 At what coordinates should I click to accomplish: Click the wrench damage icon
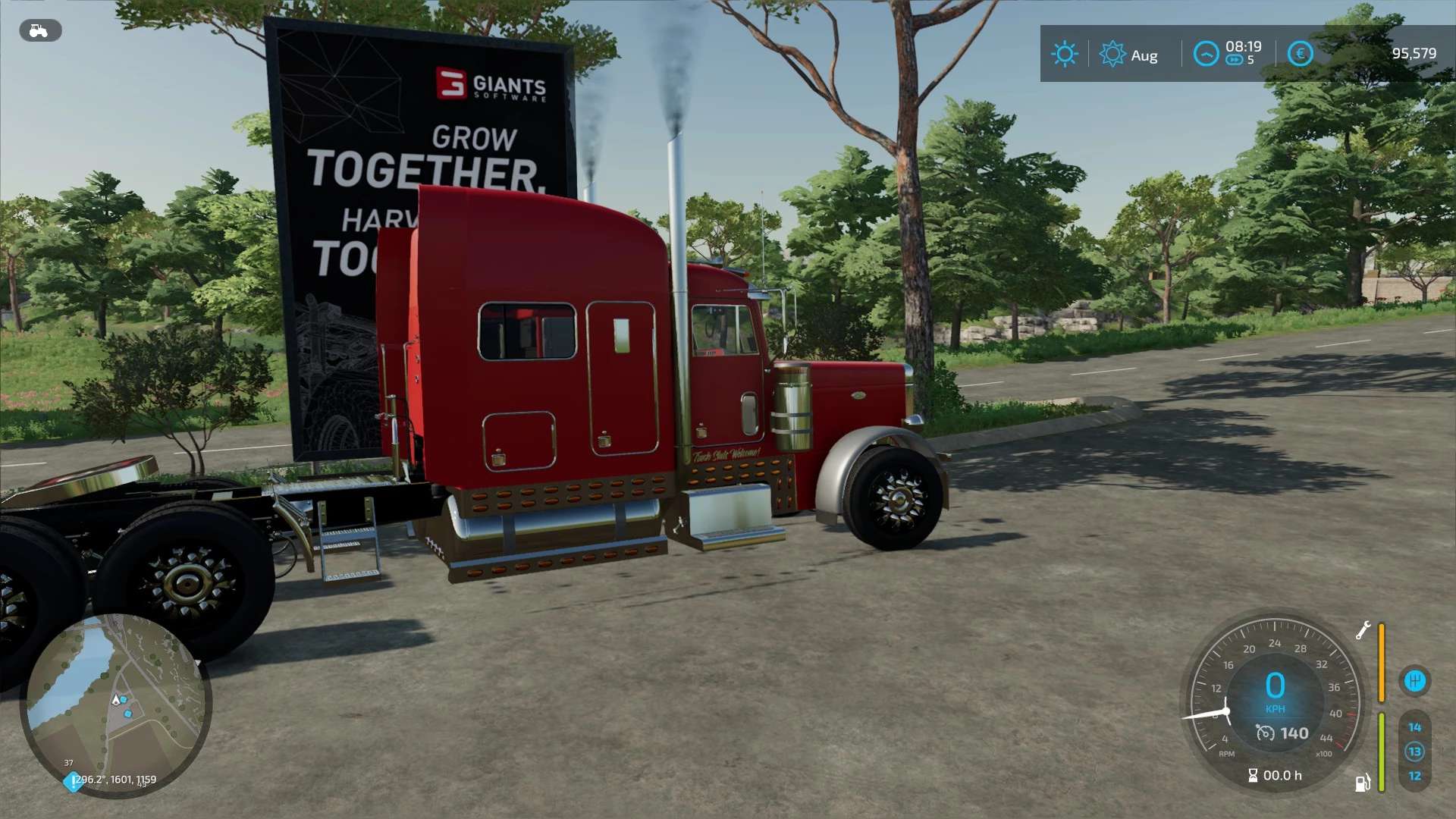tap(1363, 630)
